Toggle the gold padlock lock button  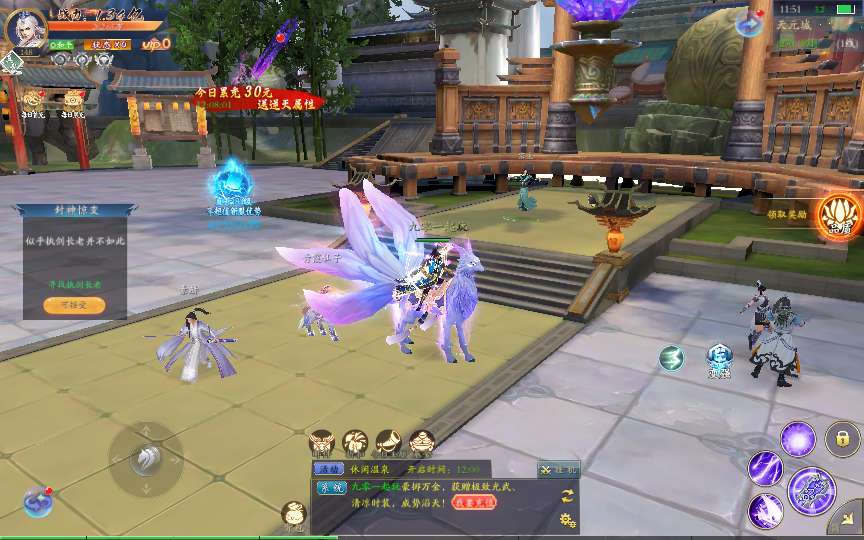point(843,439)
